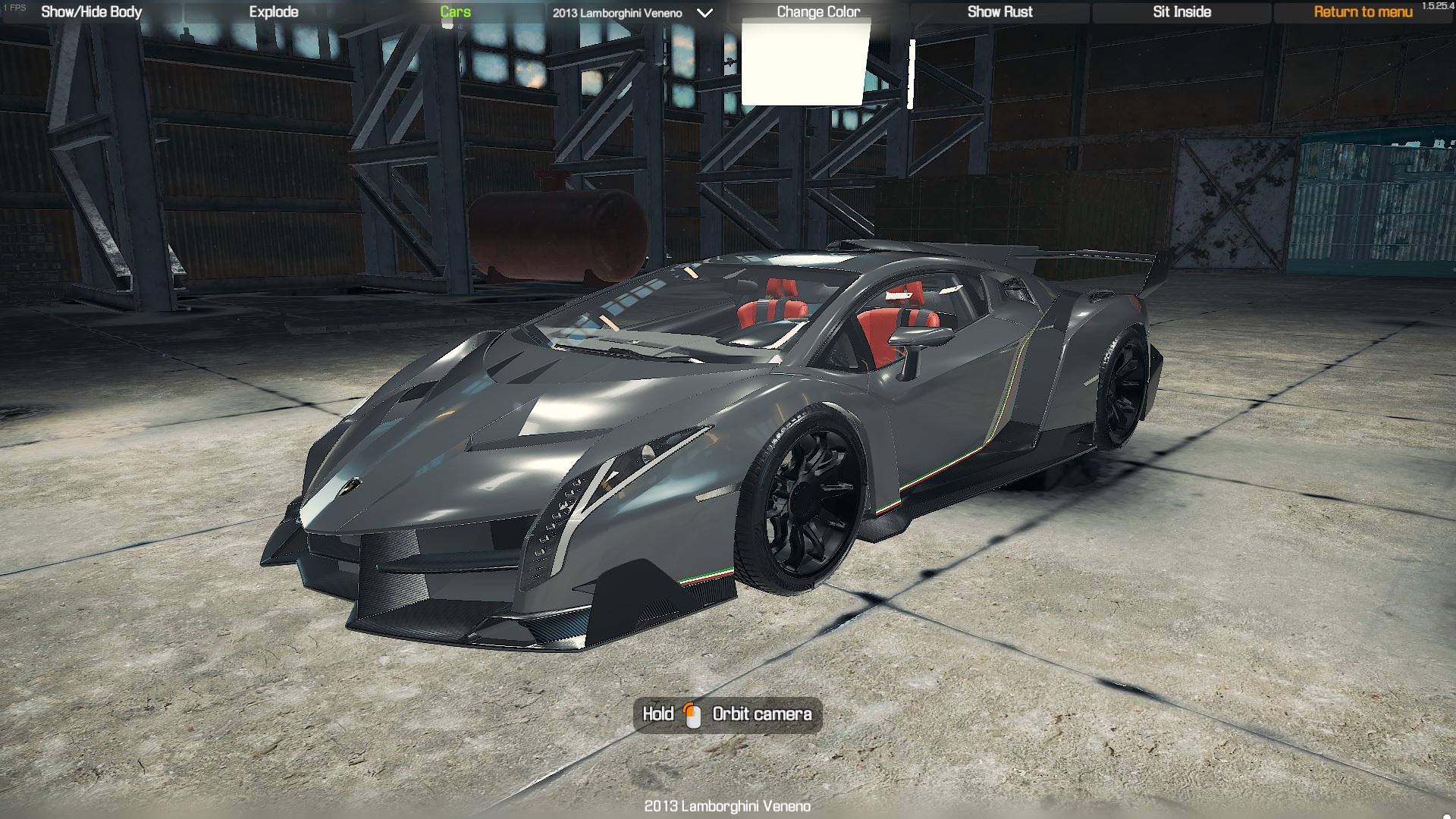
Task: Pick the white color swatch panel
Action: point(804,64)
